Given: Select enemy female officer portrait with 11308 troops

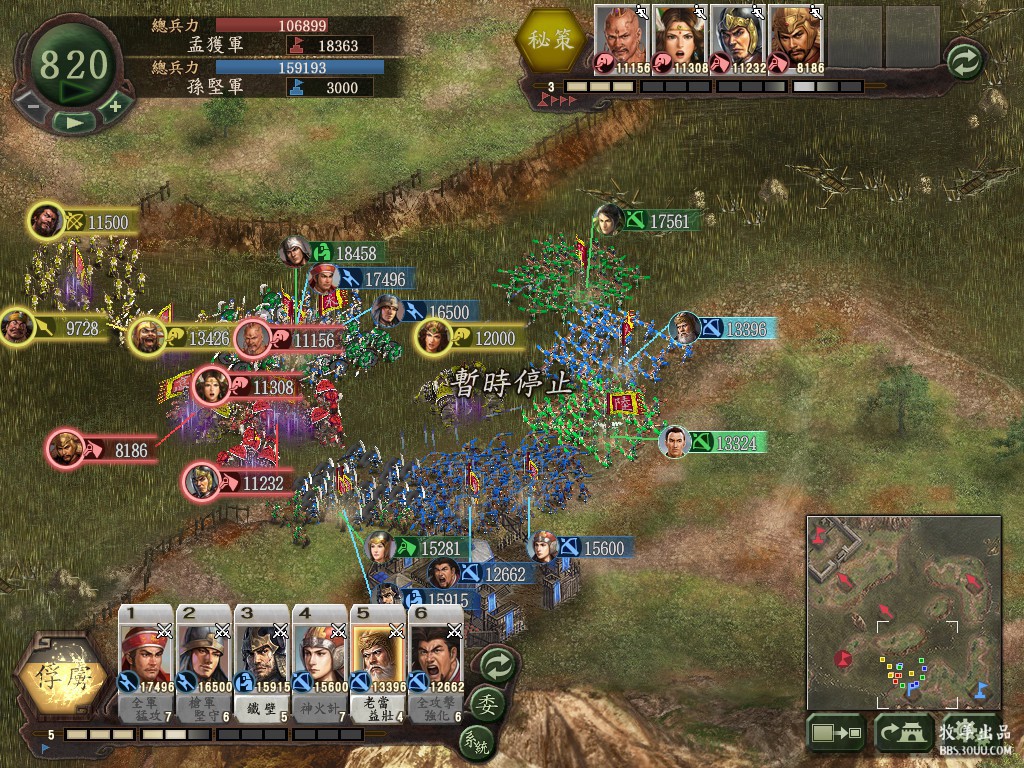Looking at the screenshot, I should (679, 39).
